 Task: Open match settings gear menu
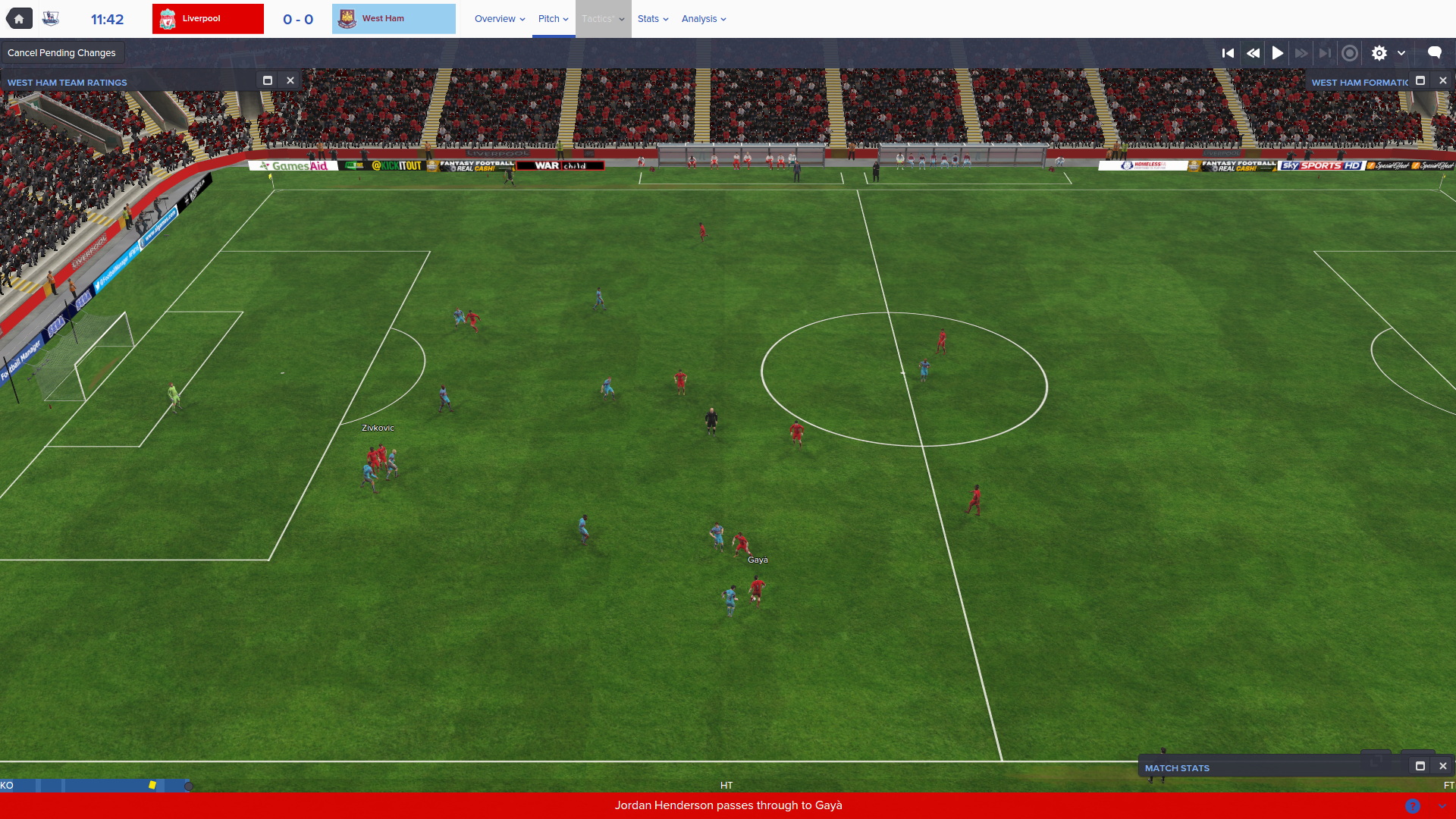click(x=1379, y=53)
